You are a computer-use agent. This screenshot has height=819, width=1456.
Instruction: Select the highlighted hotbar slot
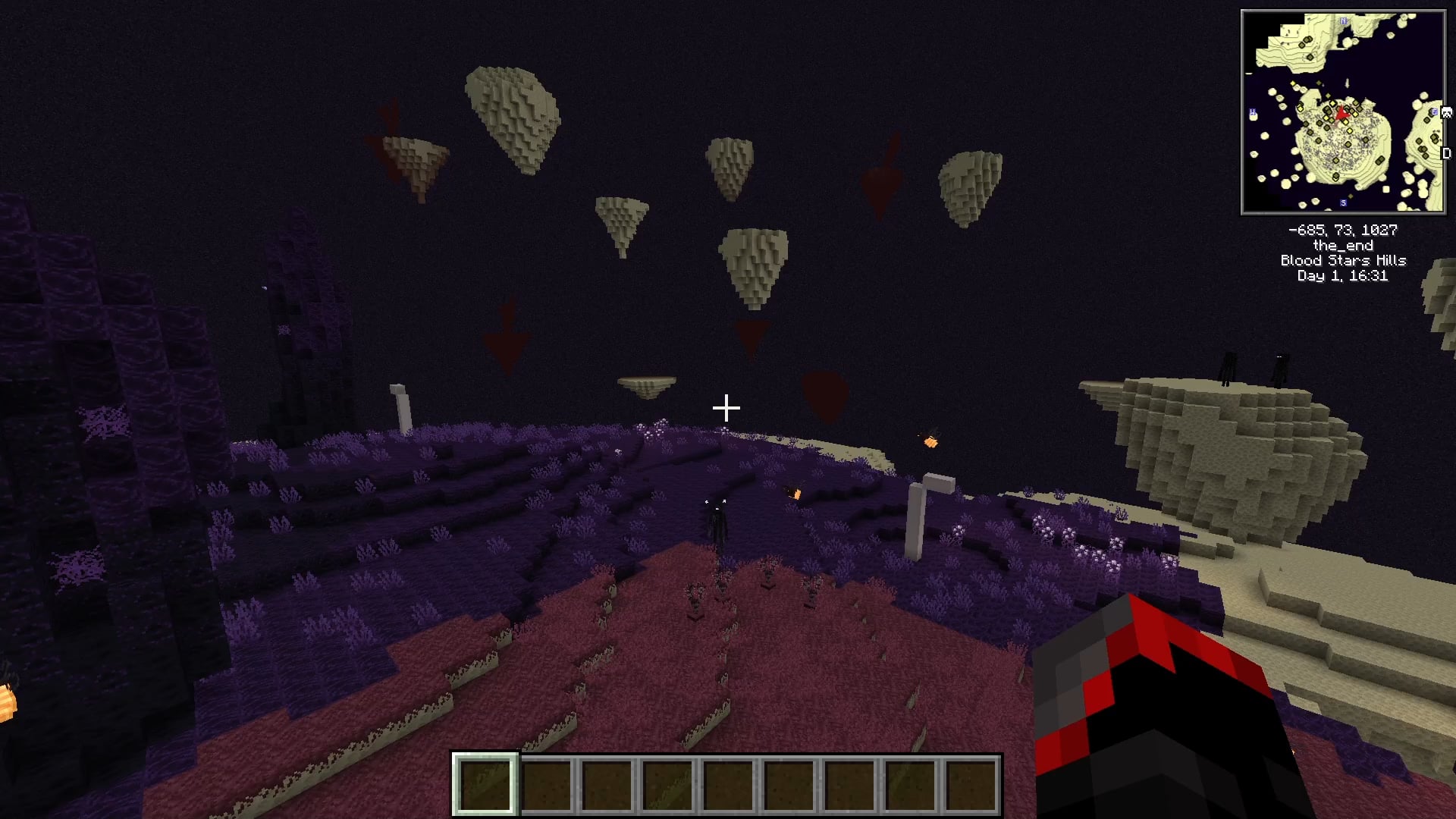point(485,784)
